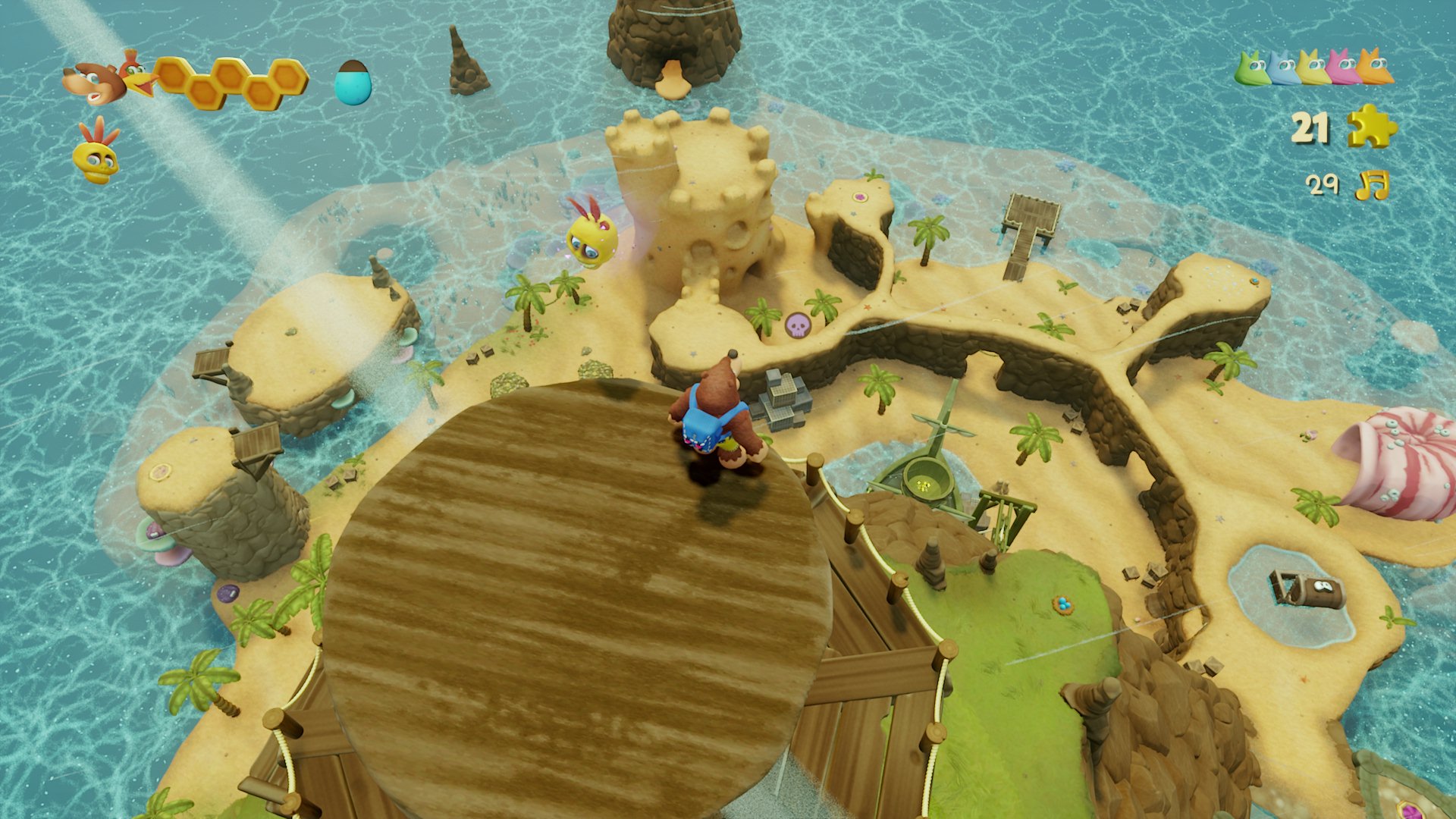Click the yellow Jinjo icon
Image resolution: width=1456 pixels, height=819 pixels.
pyautogui.click(x=1313, y=67)
